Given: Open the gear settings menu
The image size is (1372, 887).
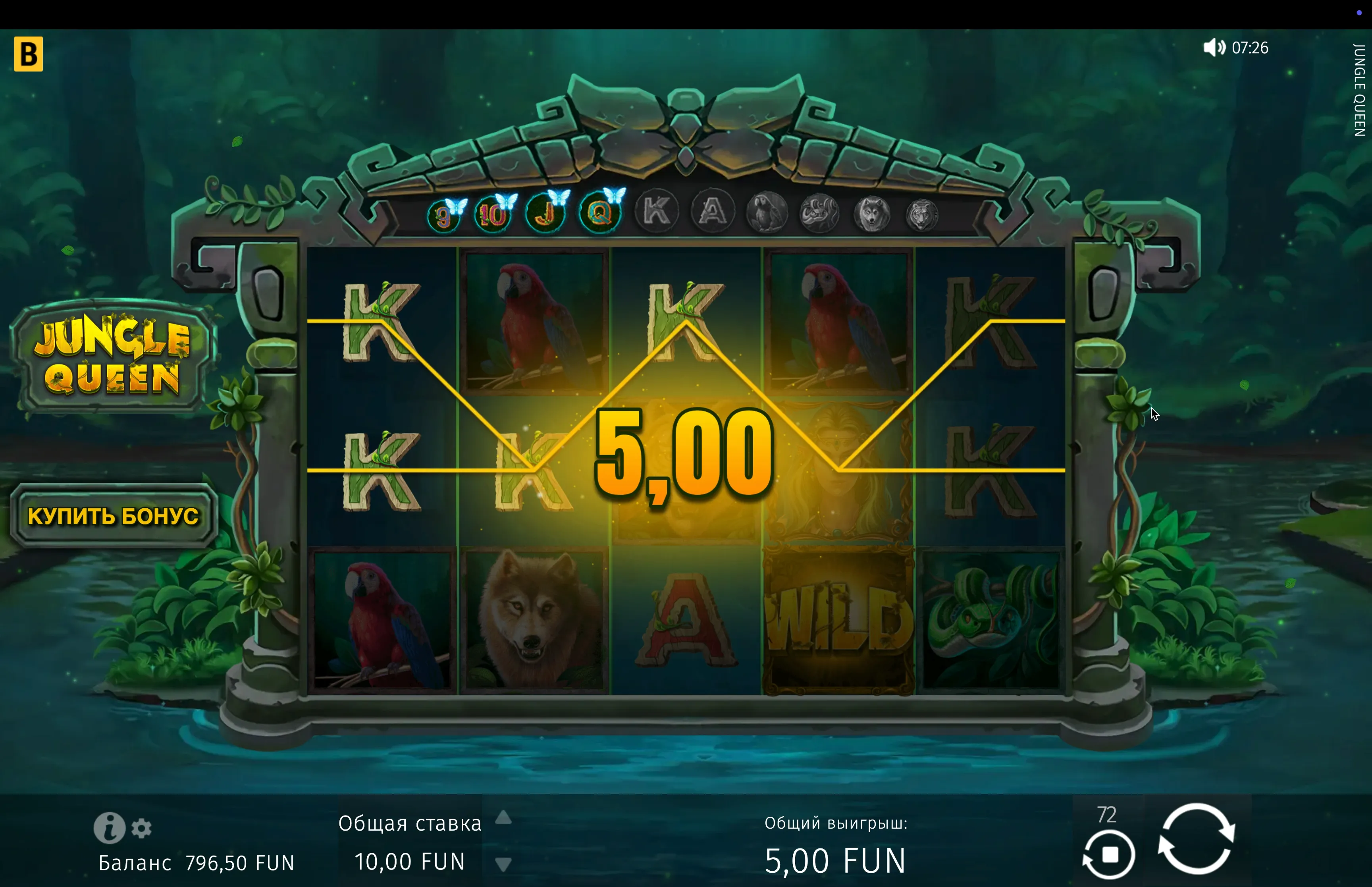Looking at the screenshot, I should pos(142,828).
